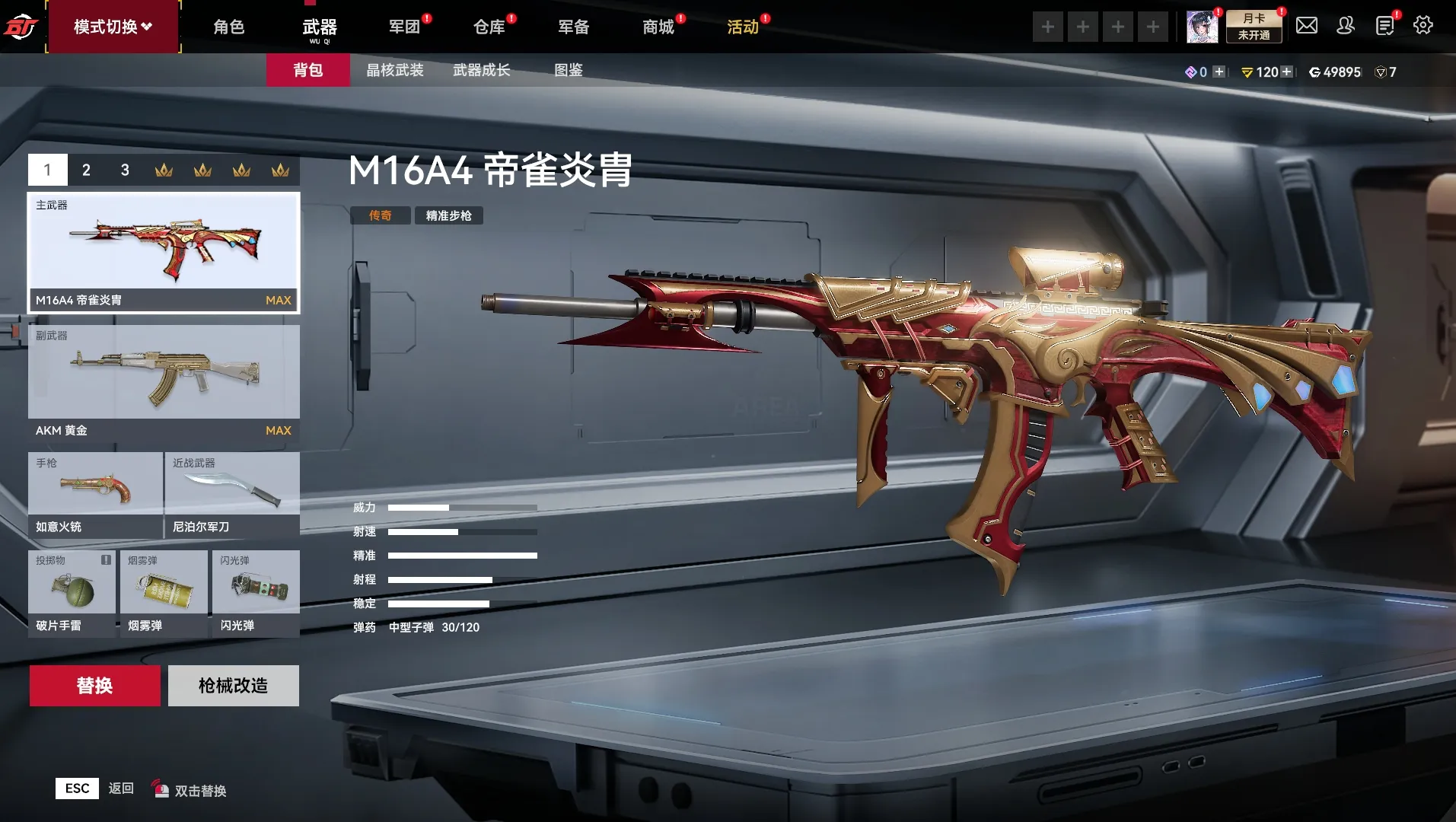Image resolution: width=1456 pixels, height=822 pixels.
Task: Switch to the 角色 character tab
Action: [x=228, y=27]
